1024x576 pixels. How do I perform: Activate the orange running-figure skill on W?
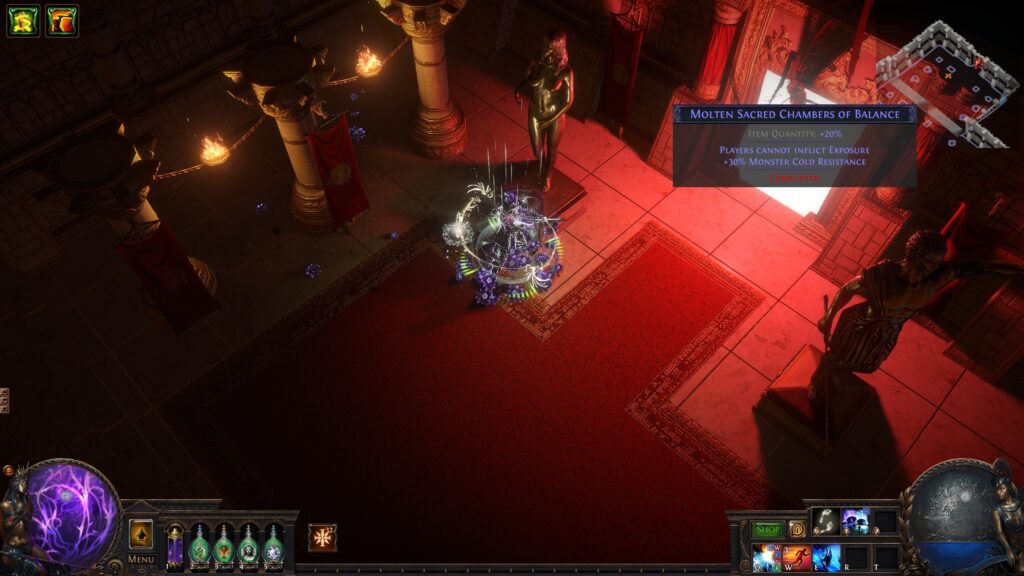point(796,557)
